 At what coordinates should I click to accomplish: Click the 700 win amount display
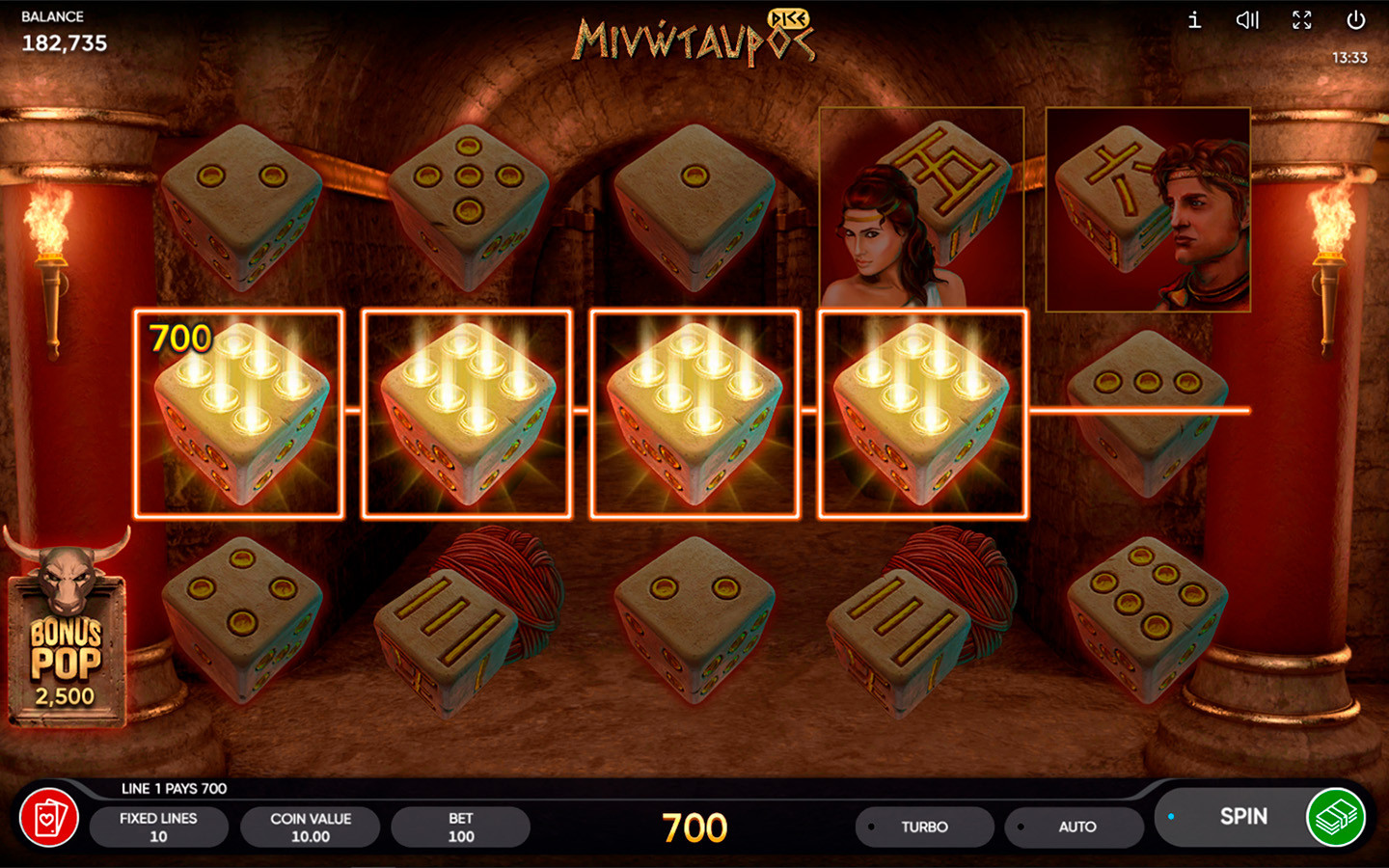point(694,827)
